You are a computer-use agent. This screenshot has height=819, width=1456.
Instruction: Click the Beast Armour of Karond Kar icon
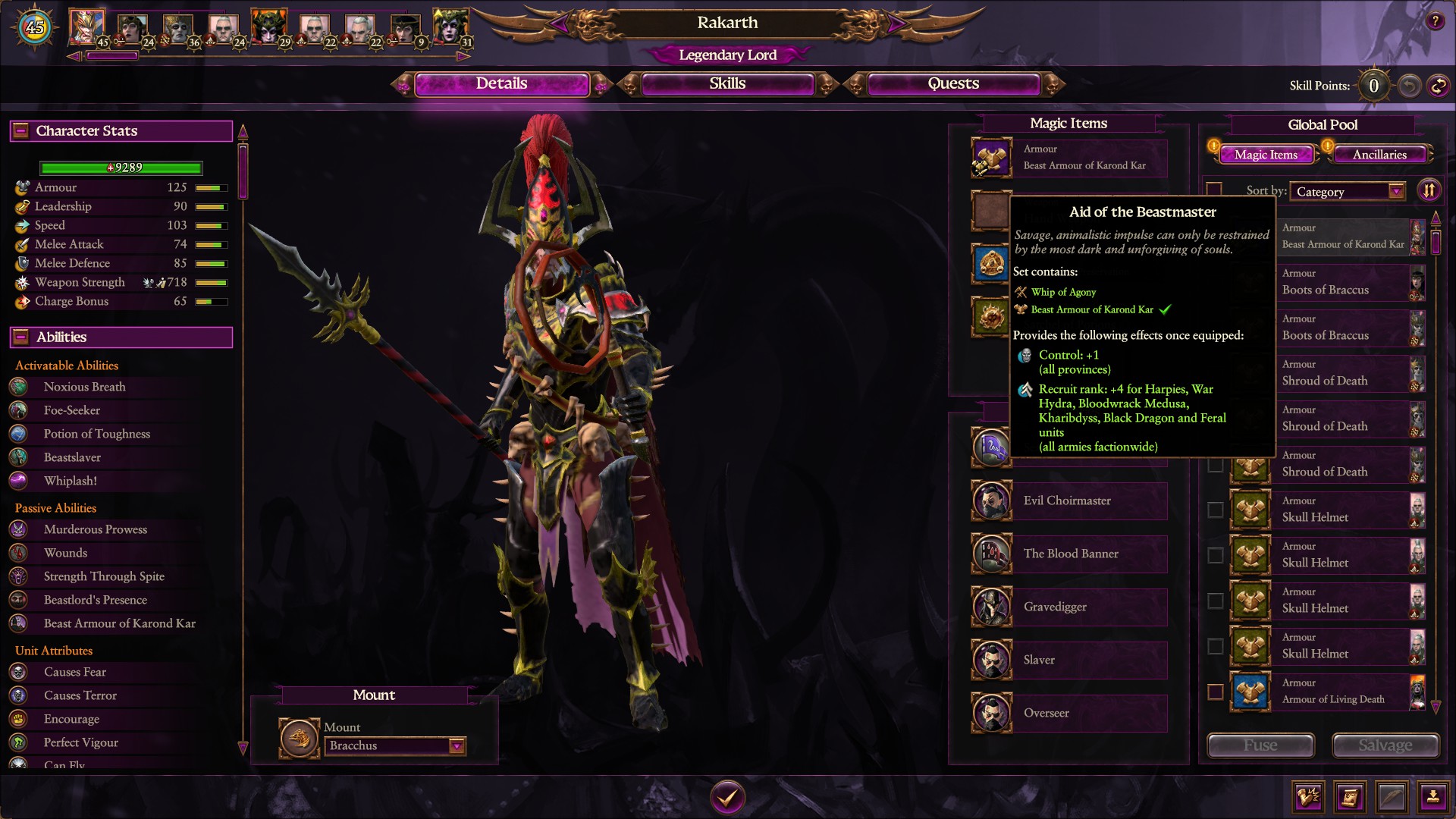pyautogui.click(x=991, y=158)
